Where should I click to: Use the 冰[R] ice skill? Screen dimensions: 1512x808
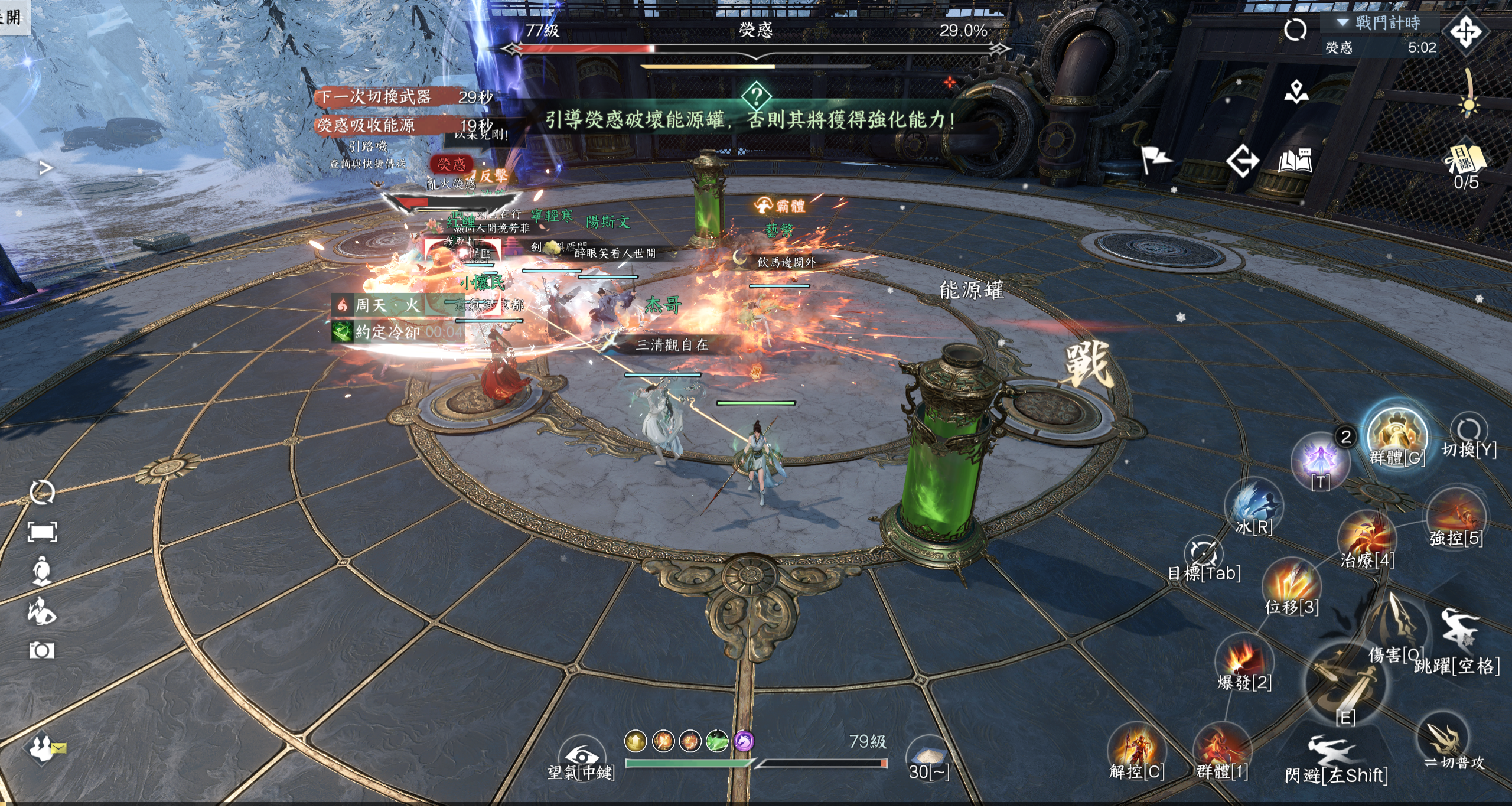pos(1254,506)
